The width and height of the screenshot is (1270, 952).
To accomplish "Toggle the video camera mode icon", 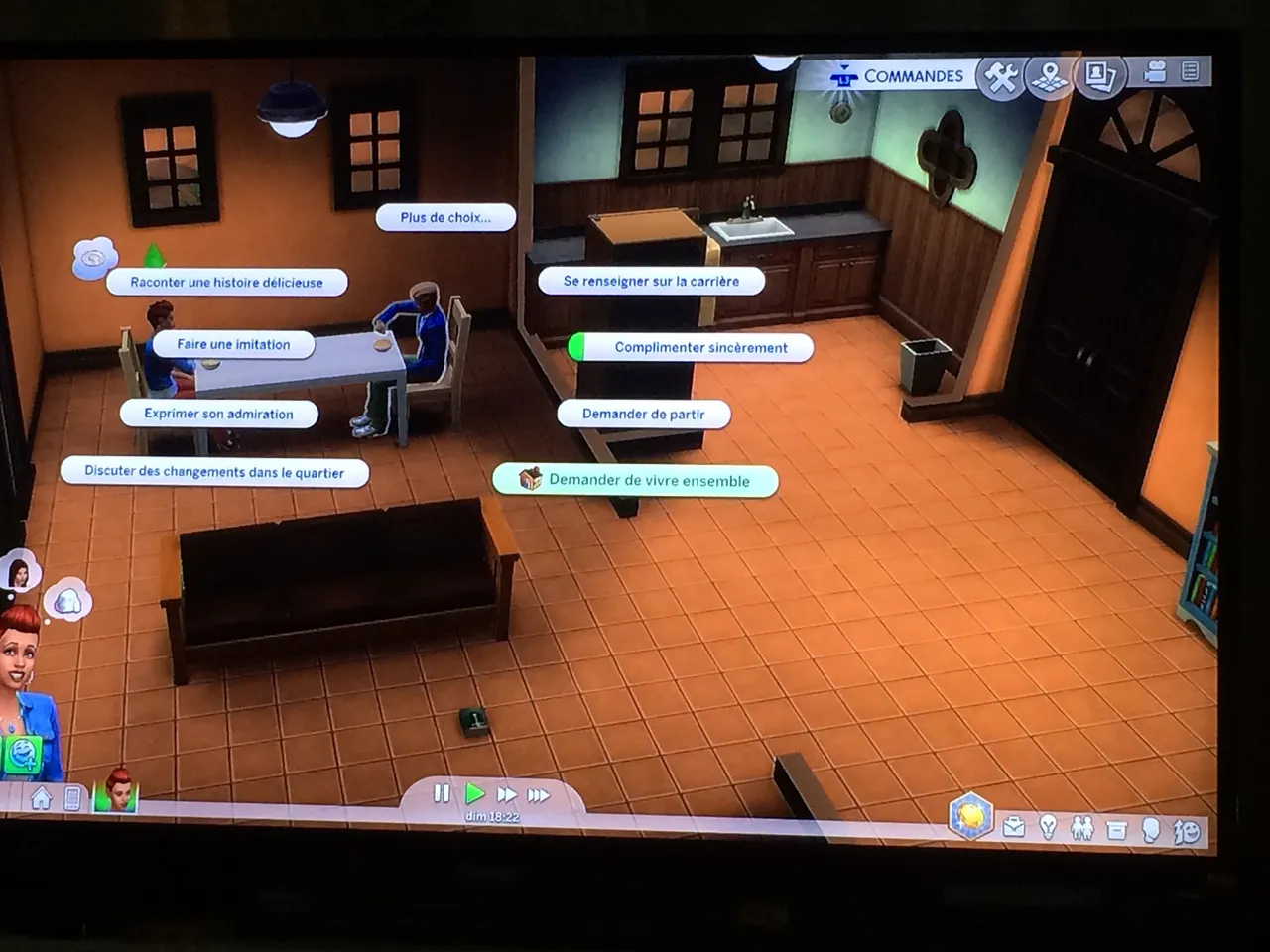I will [1155, 72].
